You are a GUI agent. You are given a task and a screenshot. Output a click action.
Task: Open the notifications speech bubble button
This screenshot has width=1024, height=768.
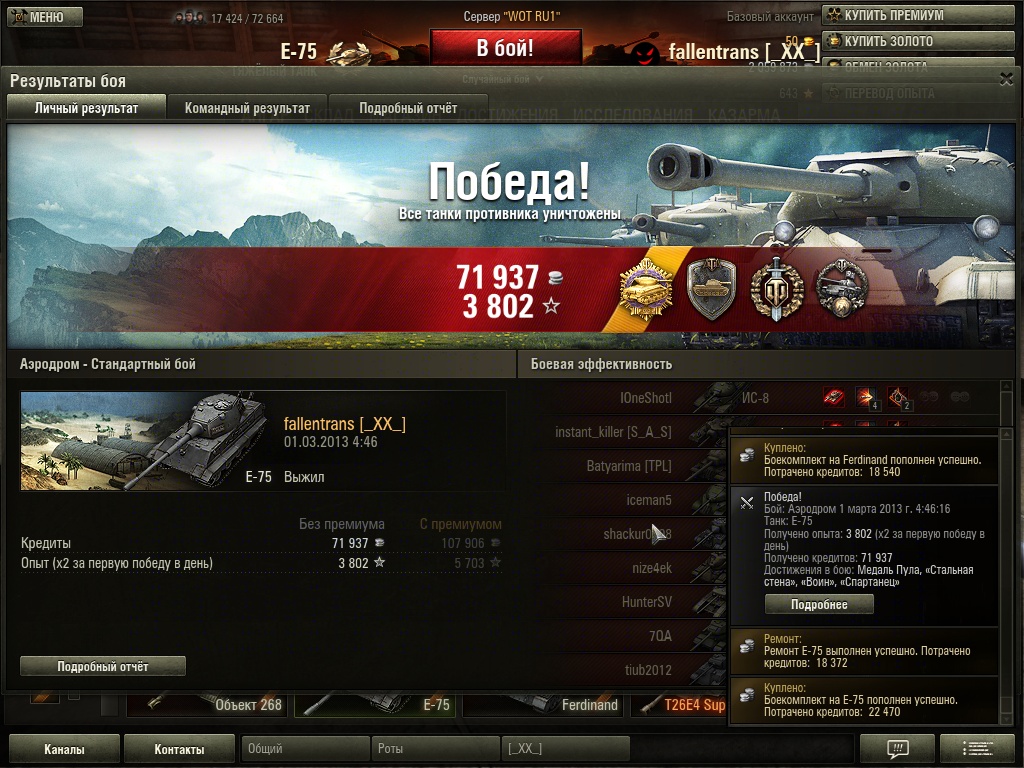[897, 749]
